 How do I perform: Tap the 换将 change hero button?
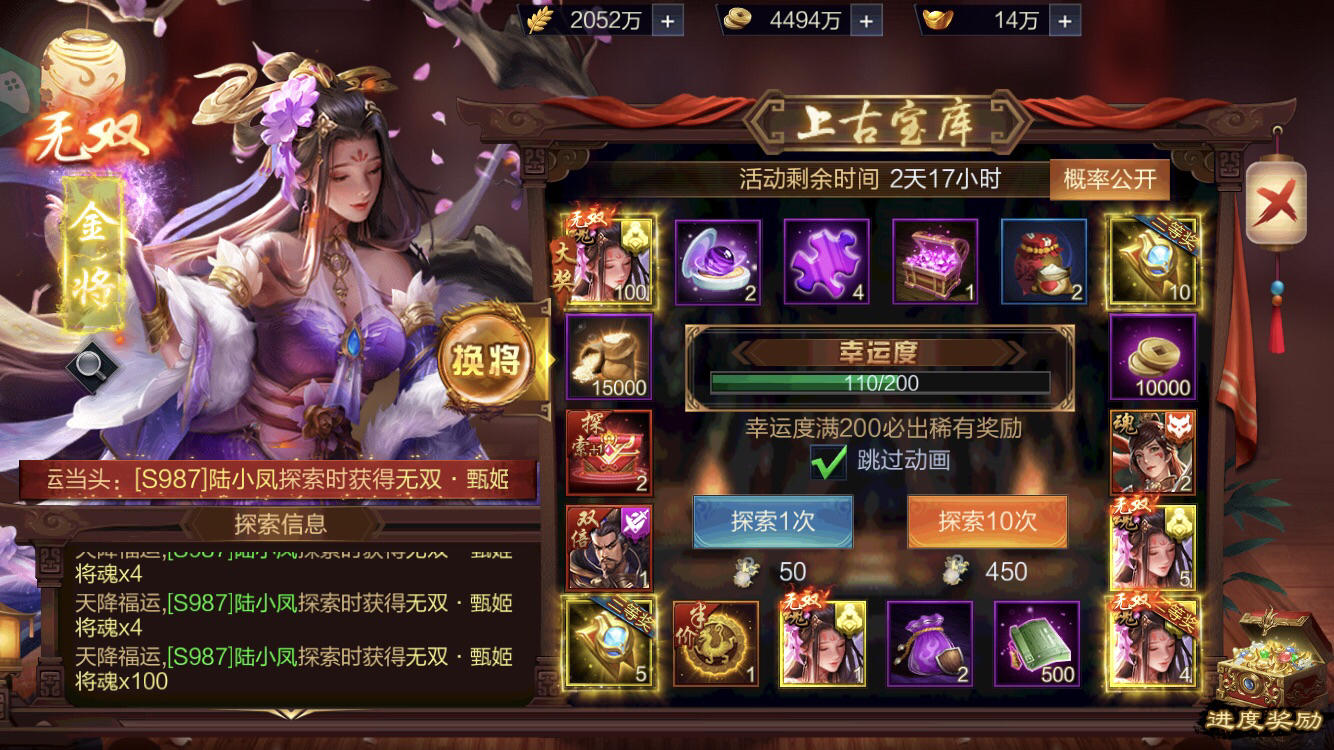click(487, 362)
